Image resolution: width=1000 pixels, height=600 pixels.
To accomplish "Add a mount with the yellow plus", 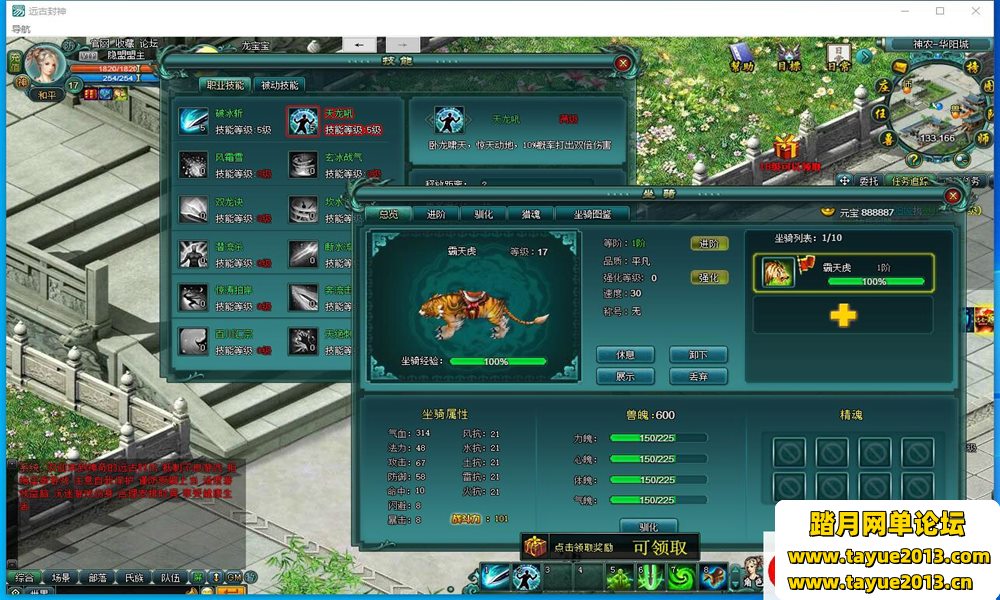I will point(843,316).
